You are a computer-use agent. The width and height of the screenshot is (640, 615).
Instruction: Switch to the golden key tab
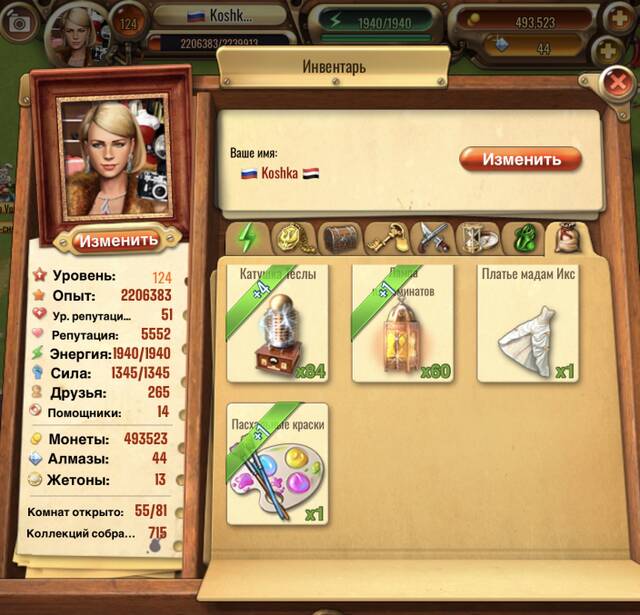385,238
